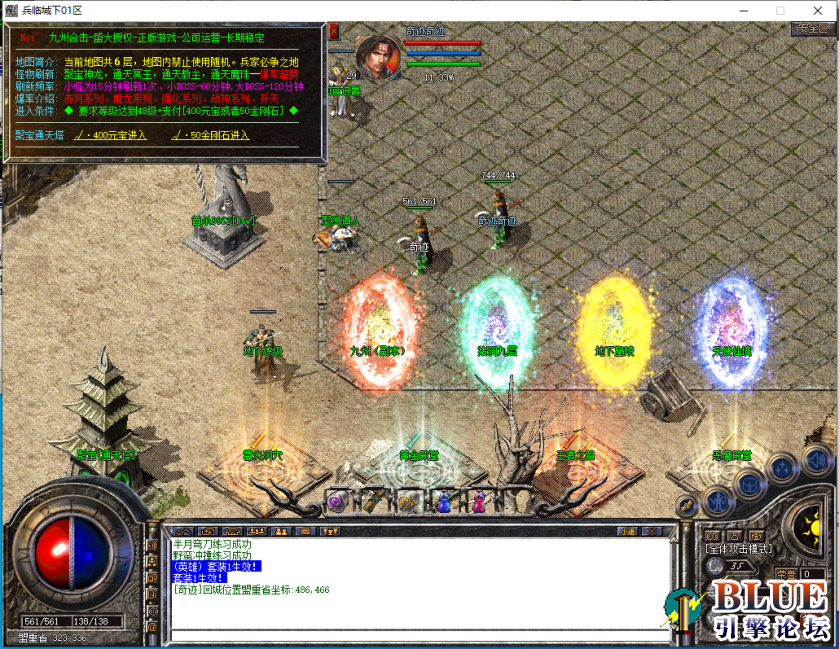Screen dimensions: 839x649
Task: Click the small person icon above attack mode
Action: coord(734,535)
